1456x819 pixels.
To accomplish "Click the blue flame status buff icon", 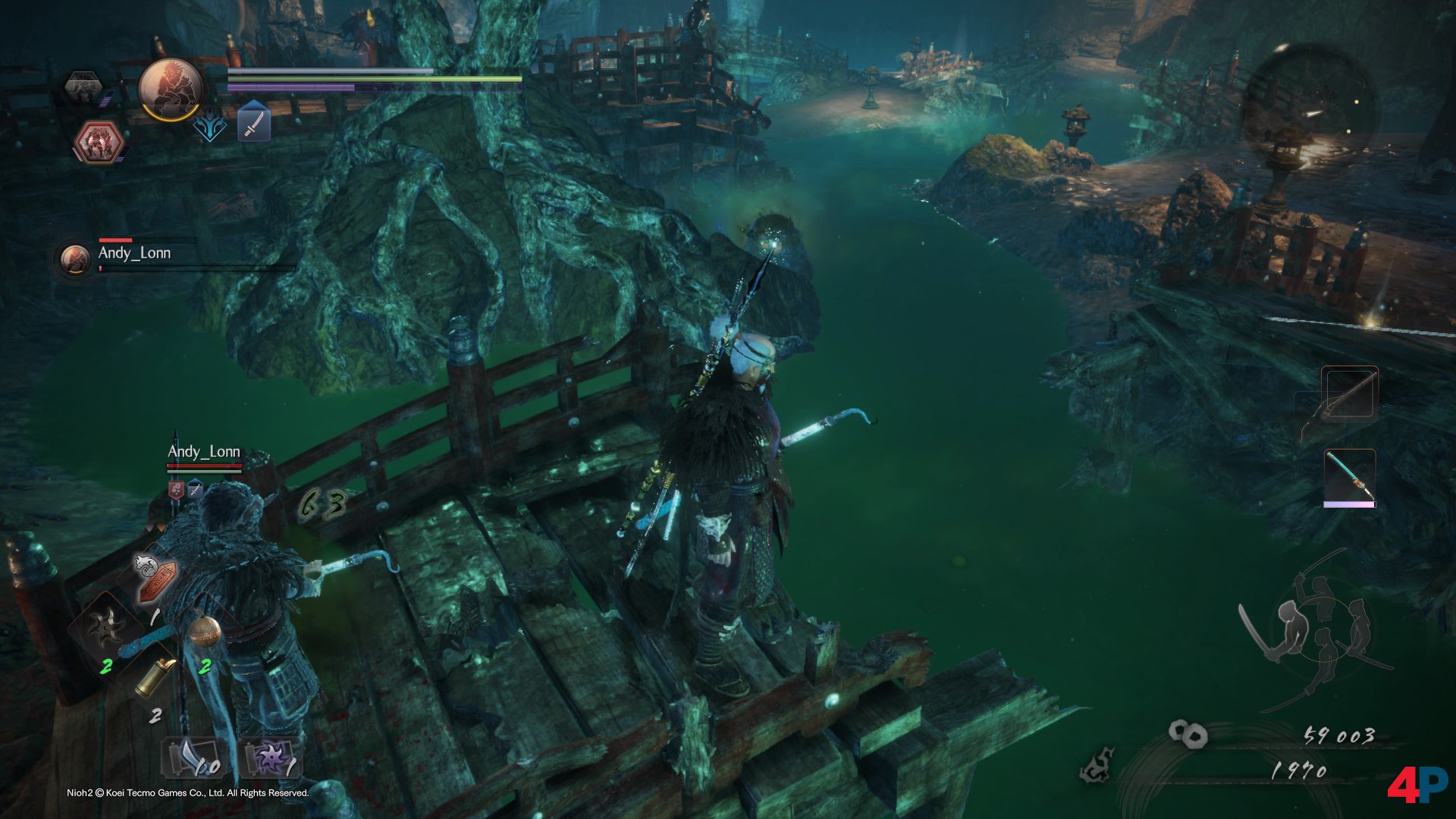I will (x=210, y=126).
